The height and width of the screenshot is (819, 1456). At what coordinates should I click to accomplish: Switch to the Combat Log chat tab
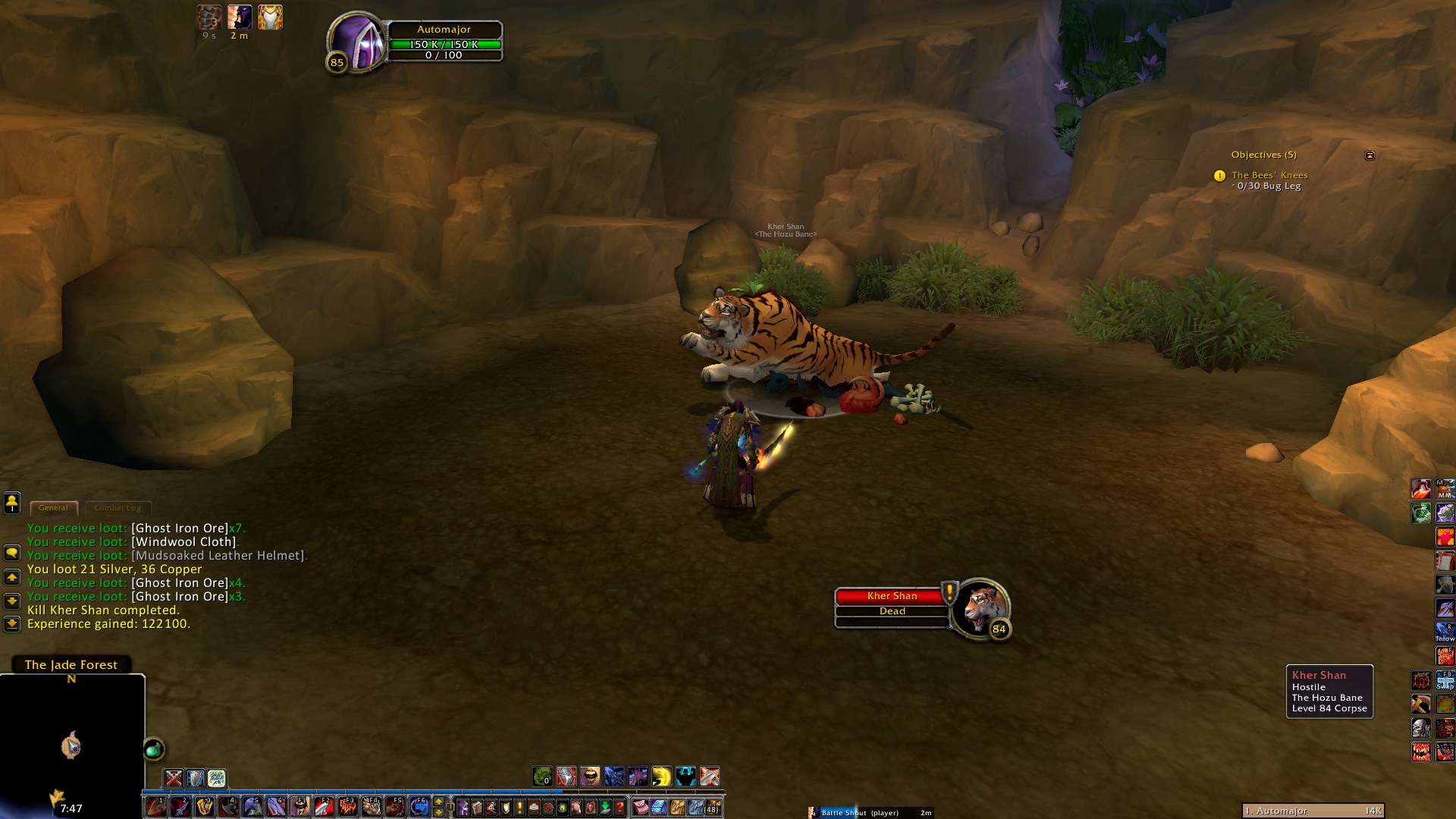point(118,508)
